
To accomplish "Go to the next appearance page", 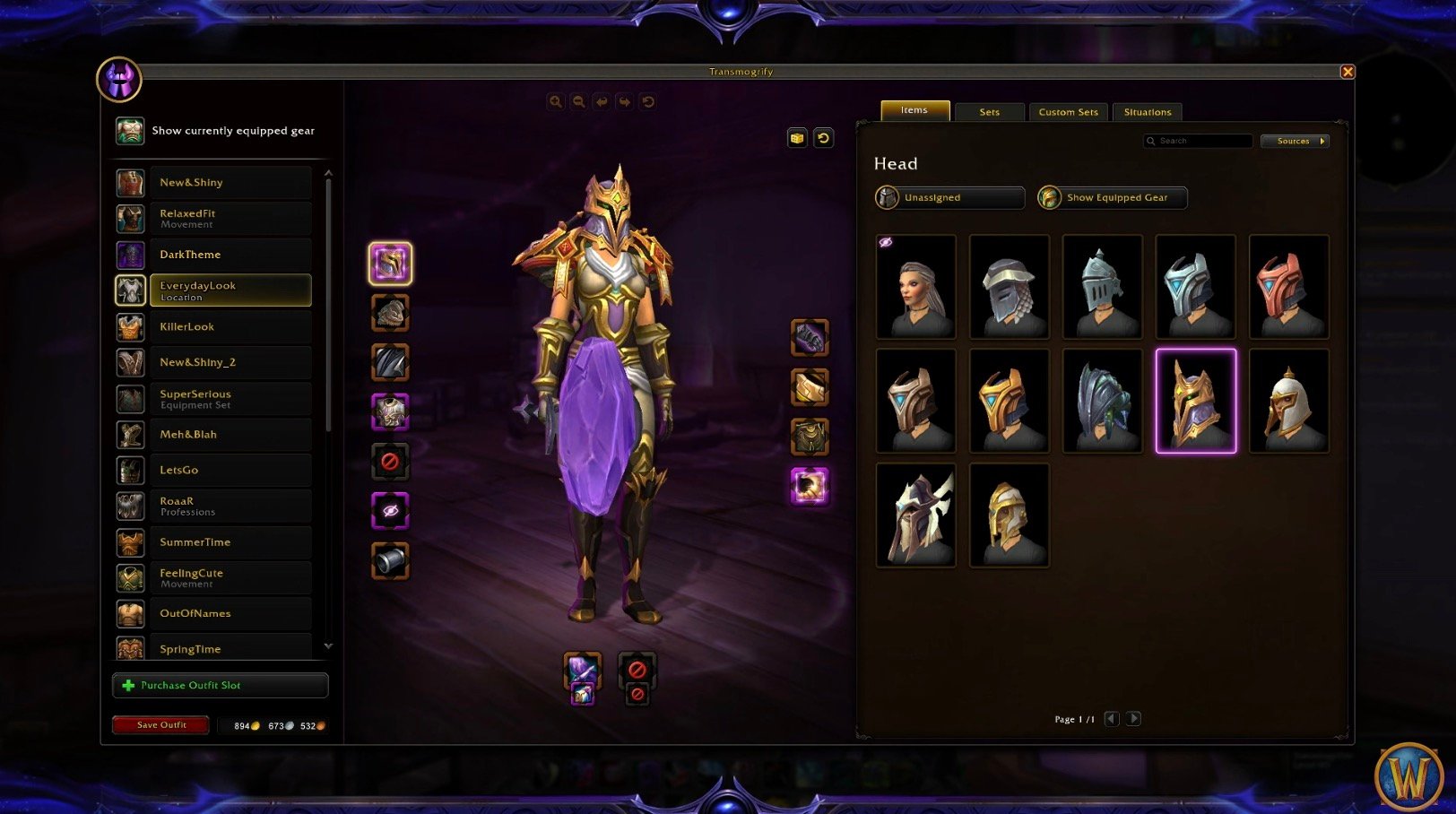I will (1133, 719).
